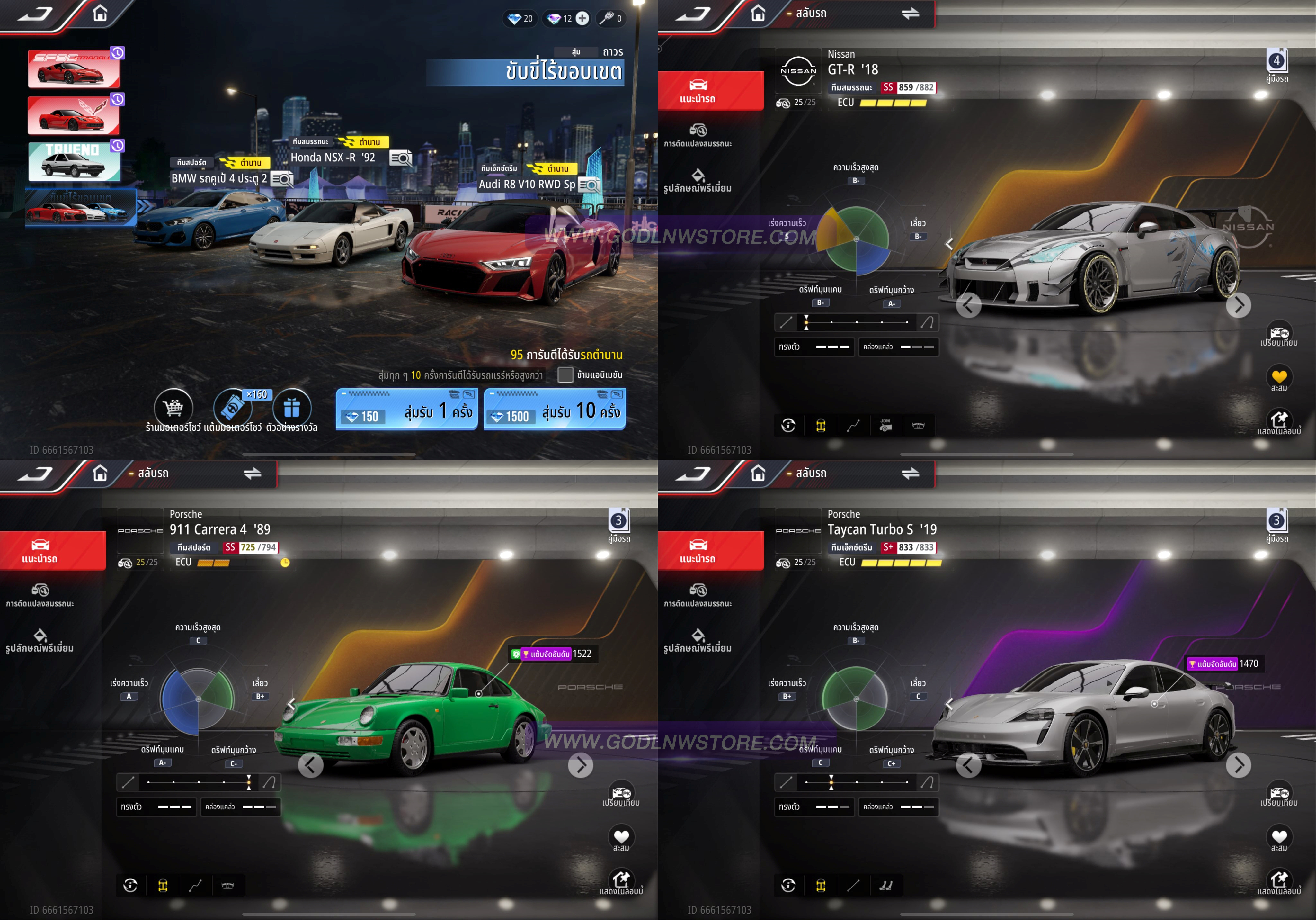The height and width of the screenshot is (920, 1316).
Task: Favorite the Nissan GT-R with the yellow heart
Action: (x=1279, y=377)
